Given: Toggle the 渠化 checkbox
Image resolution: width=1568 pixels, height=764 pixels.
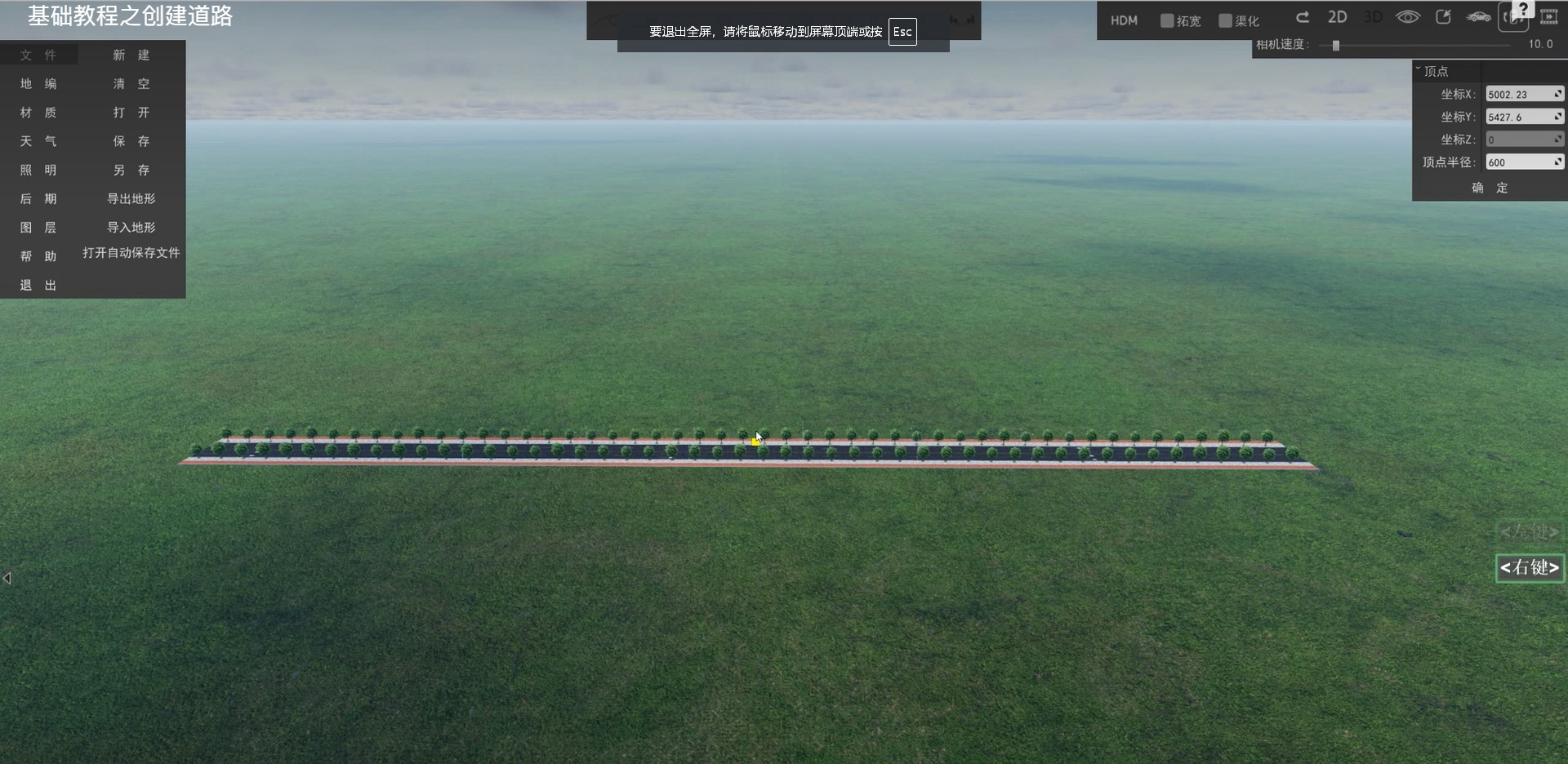Looking at the screenshot, I should [1225, 20].
